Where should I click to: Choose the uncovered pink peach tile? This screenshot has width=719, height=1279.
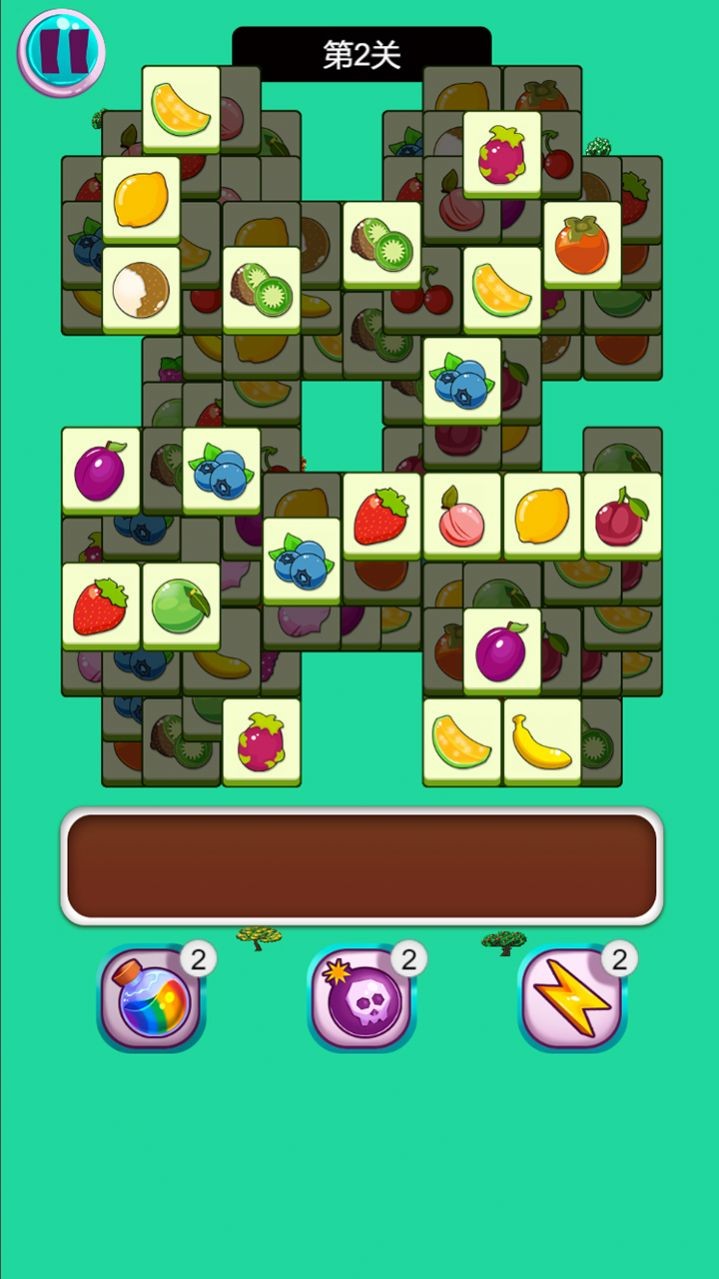click(x=461, y=516)
